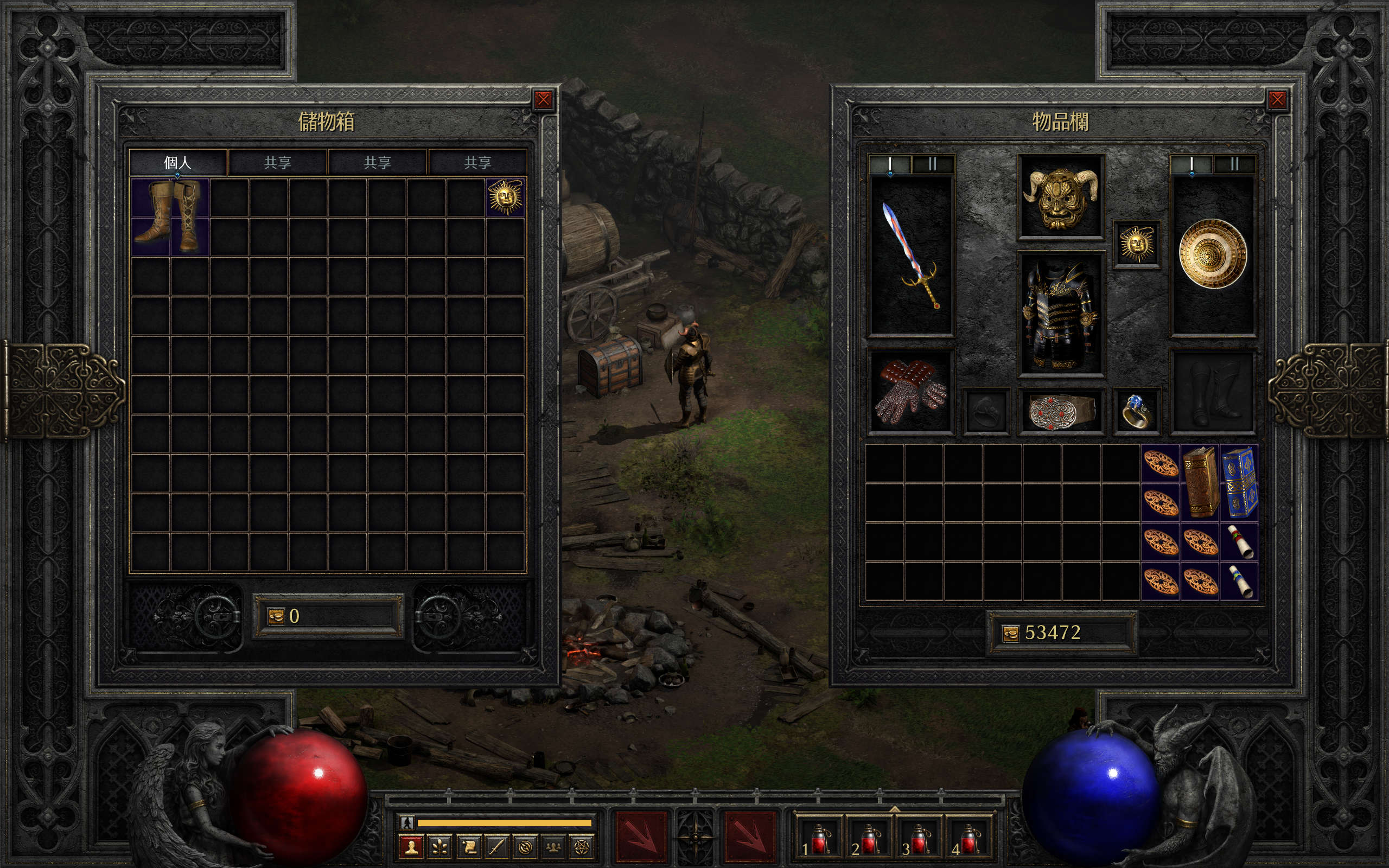Select the black and gold body armor
The image size is (1389, 868).
[x=1061, y=314]
